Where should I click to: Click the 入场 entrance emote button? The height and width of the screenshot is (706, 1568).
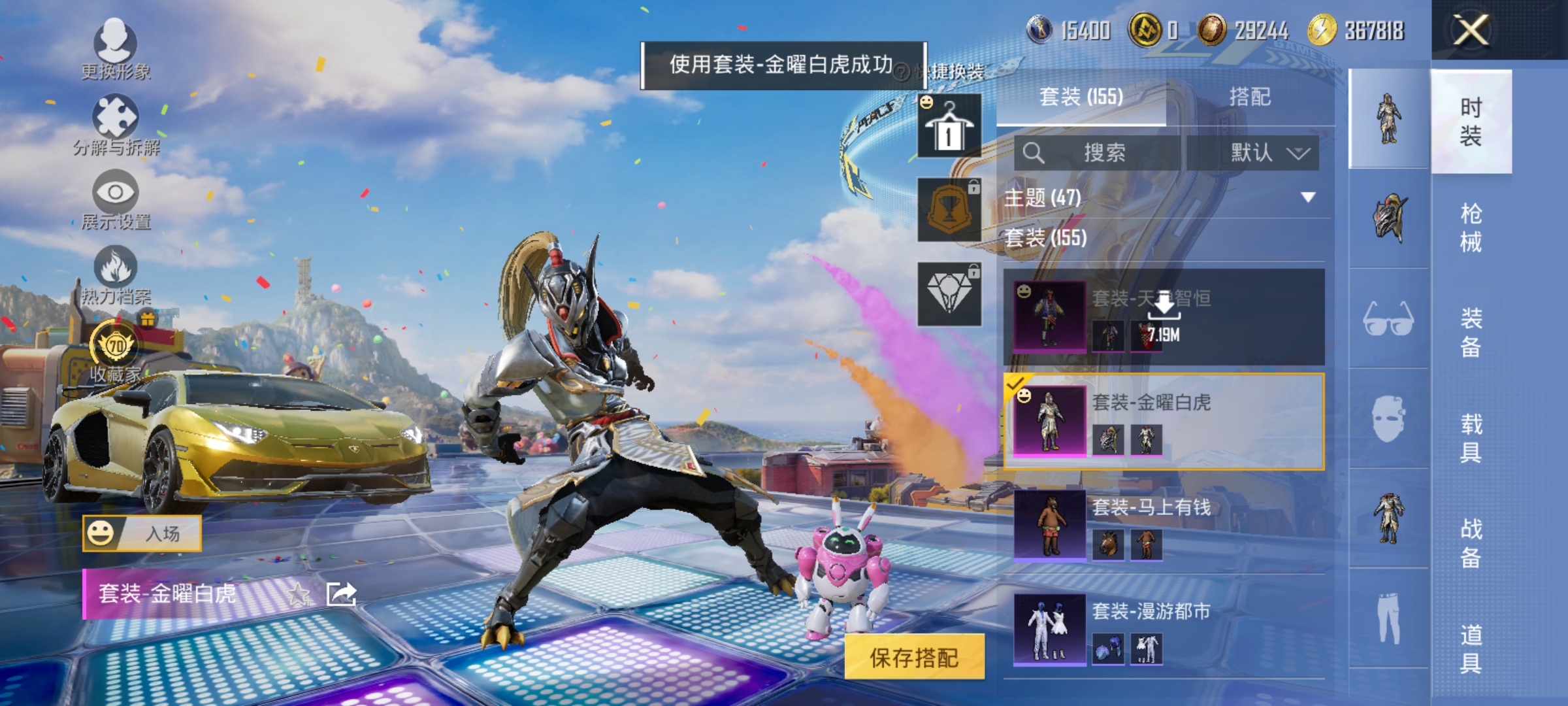coord(140,533)
